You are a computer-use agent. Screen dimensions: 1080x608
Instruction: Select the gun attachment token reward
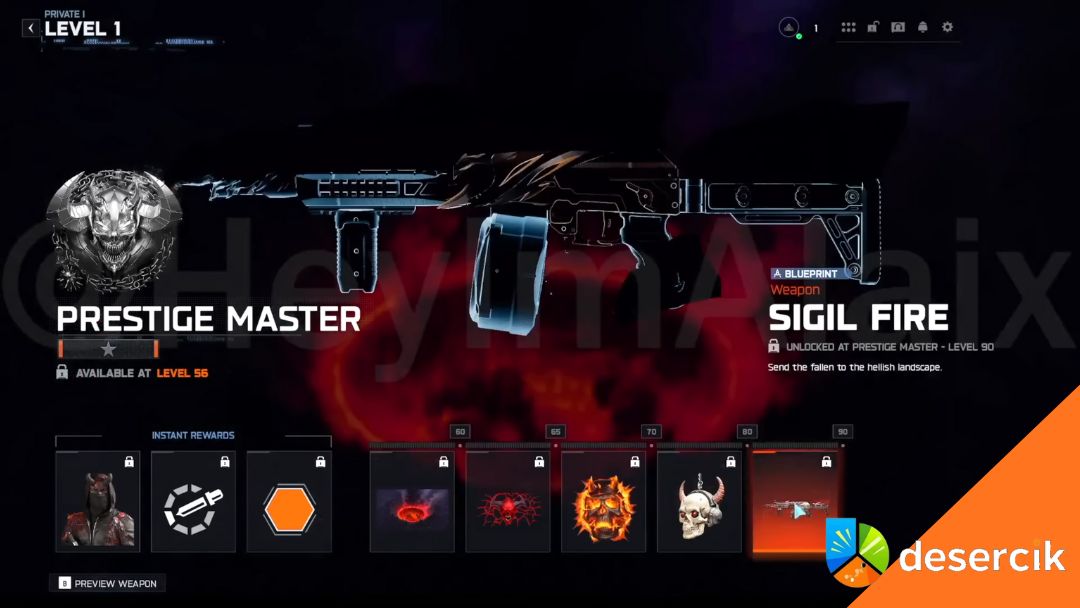[x=193, y=501]
